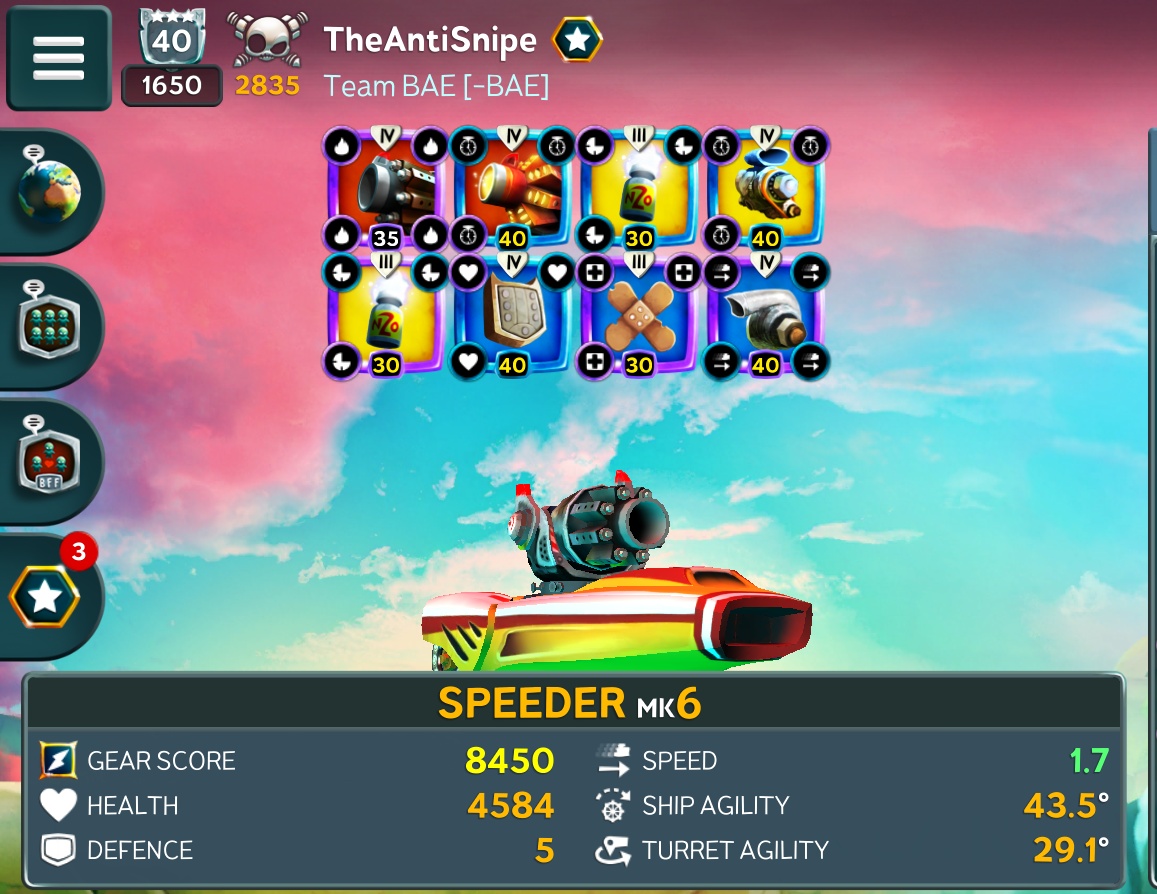Open the BFF friends chat tab
The width and height of the screenshot is (1157, 894).
50,461
